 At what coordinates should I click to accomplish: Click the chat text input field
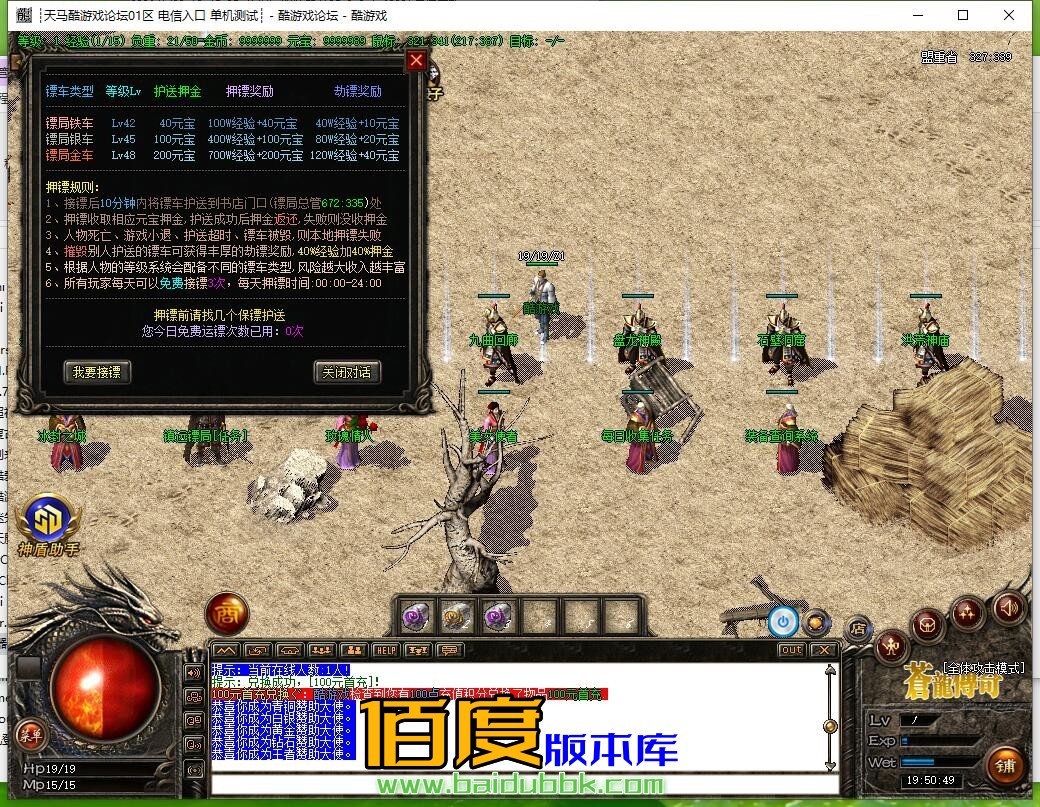pyautogui.click(x=520, y=783)
